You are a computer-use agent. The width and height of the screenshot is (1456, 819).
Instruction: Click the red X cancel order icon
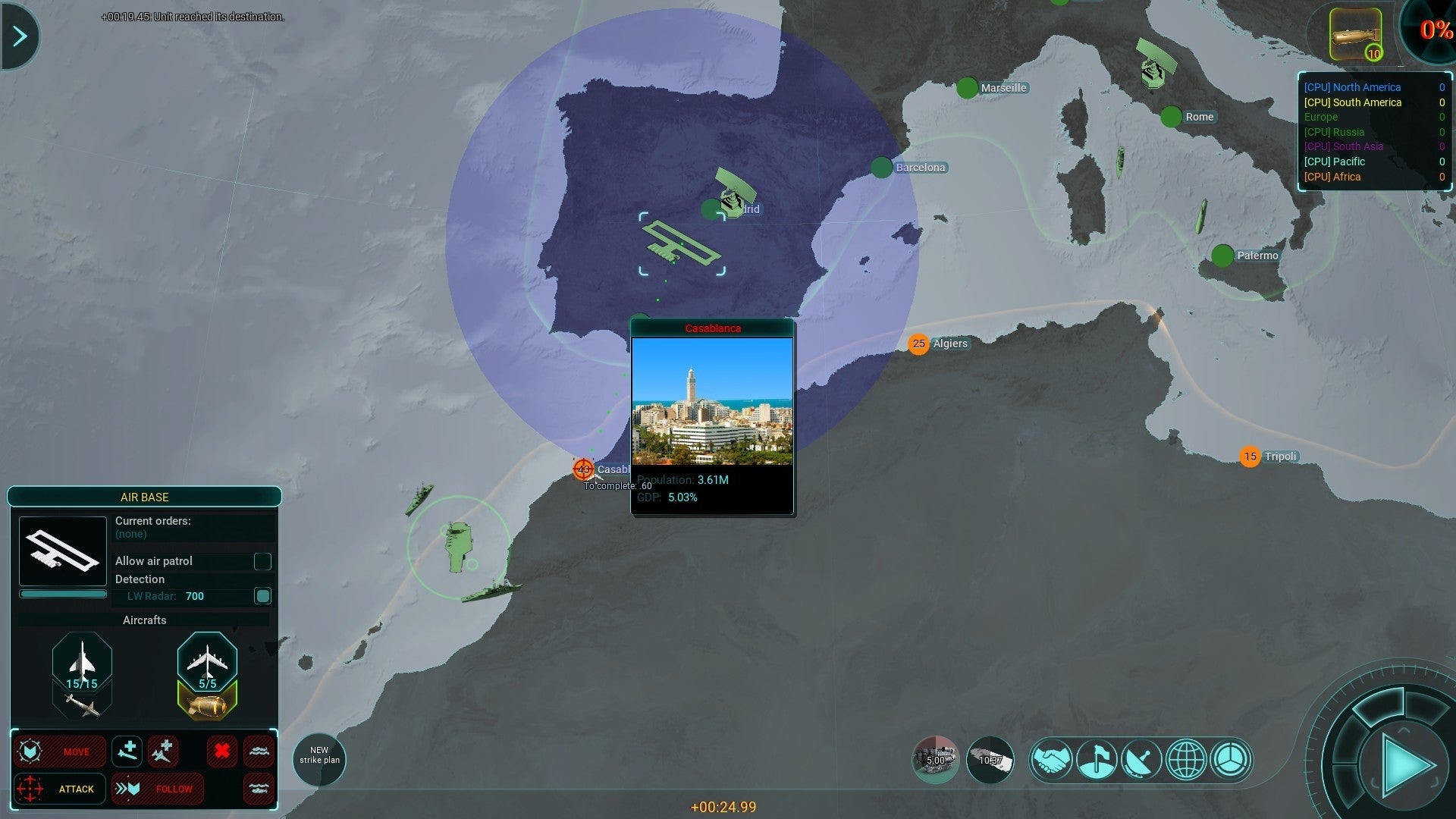click(221, 751)
